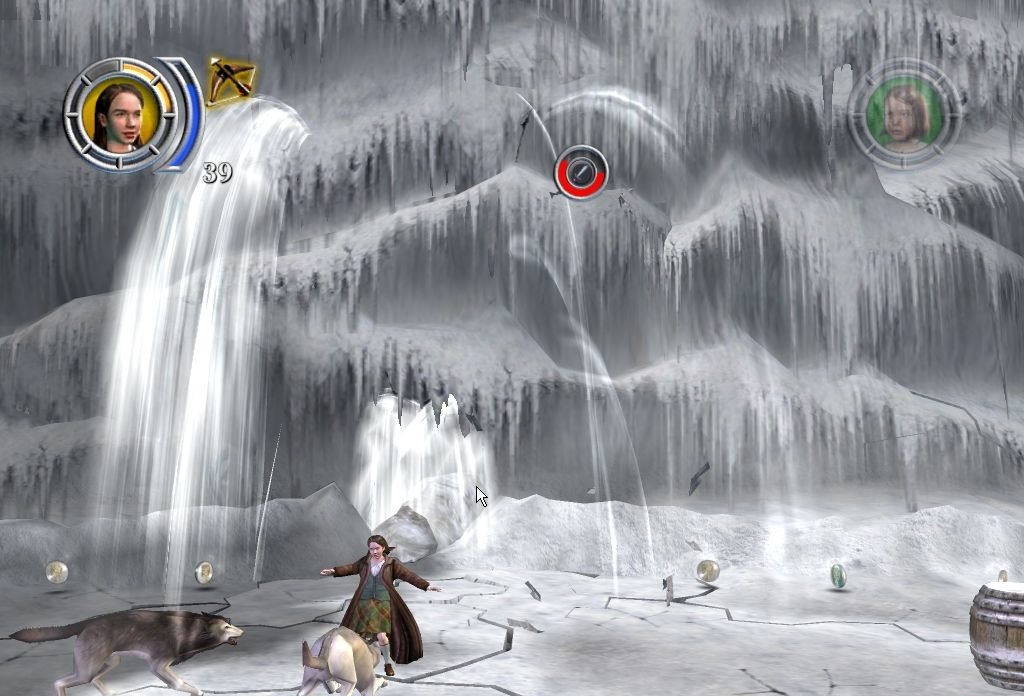Switch to Lucy's green character portrait
1024x696 pixels.
[906, 113]
